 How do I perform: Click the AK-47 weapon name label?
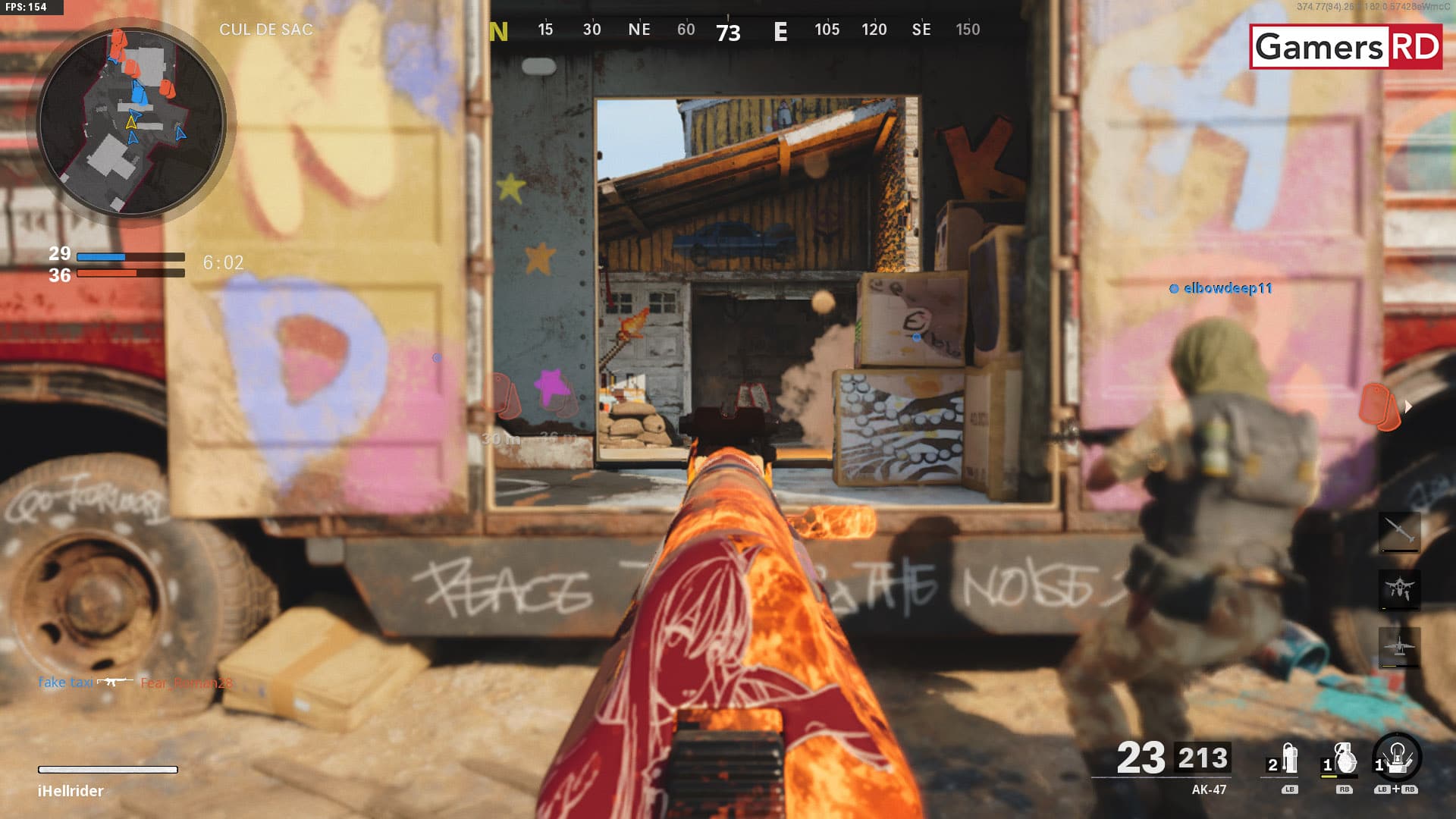[1209, 789]
